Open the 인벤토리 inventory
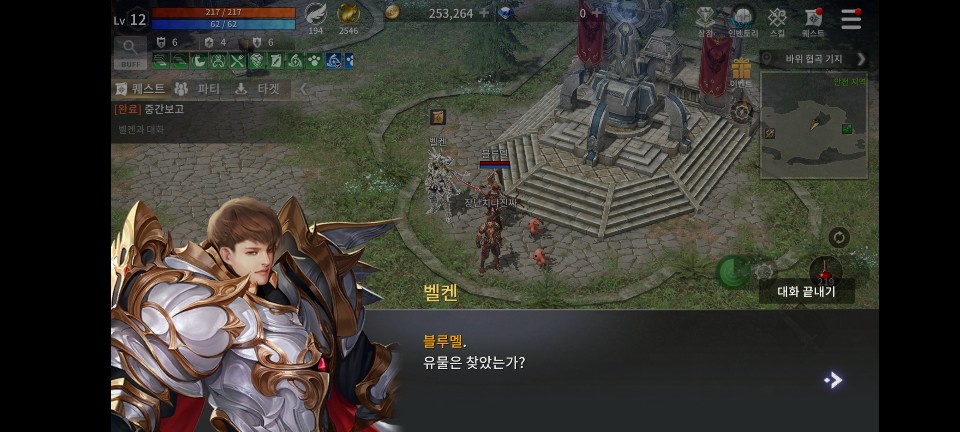The image size is (960, 432). coord(742,20)
